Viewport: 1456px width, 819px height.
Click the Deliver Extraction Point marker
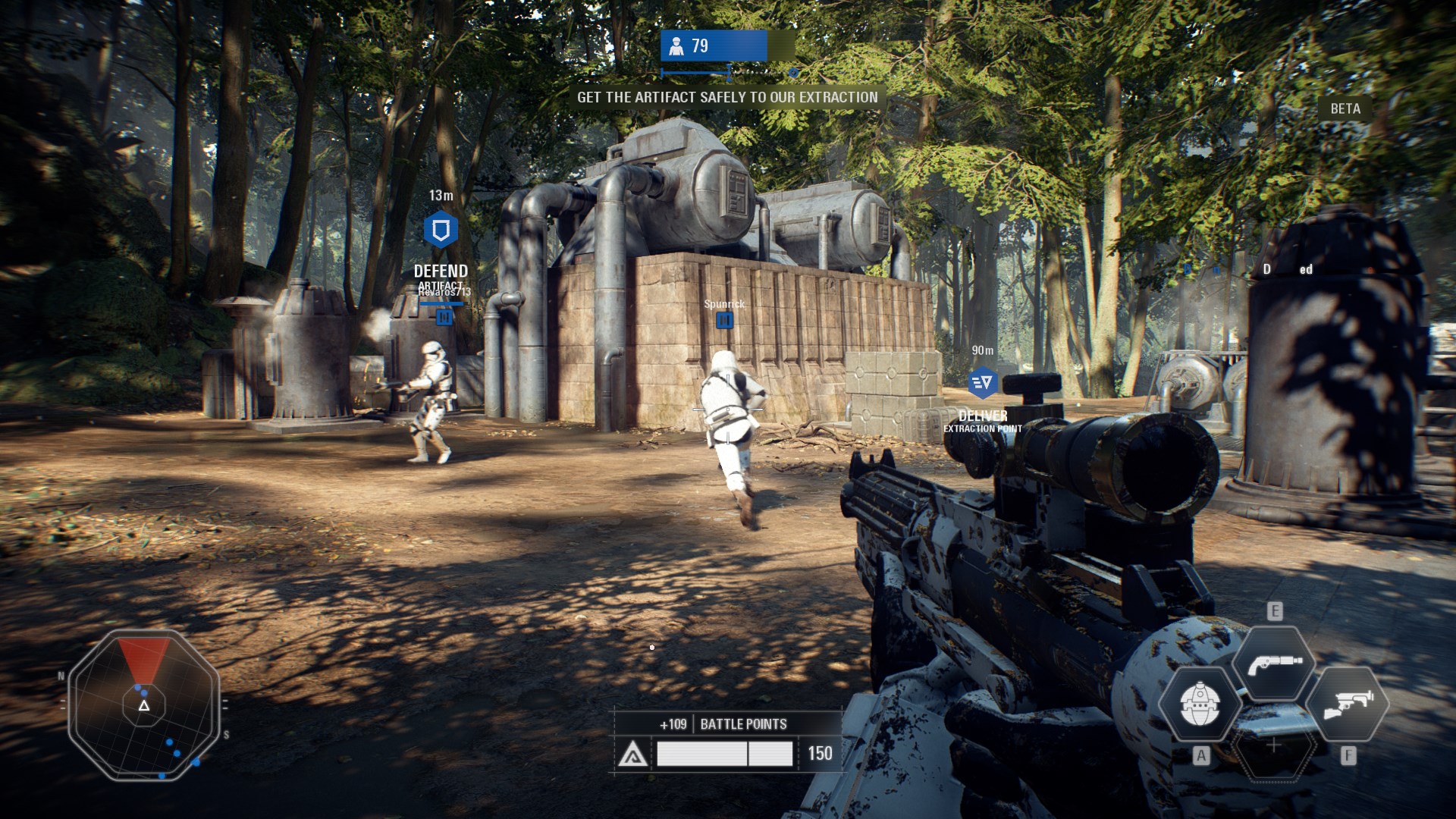[x=982, y=383]
